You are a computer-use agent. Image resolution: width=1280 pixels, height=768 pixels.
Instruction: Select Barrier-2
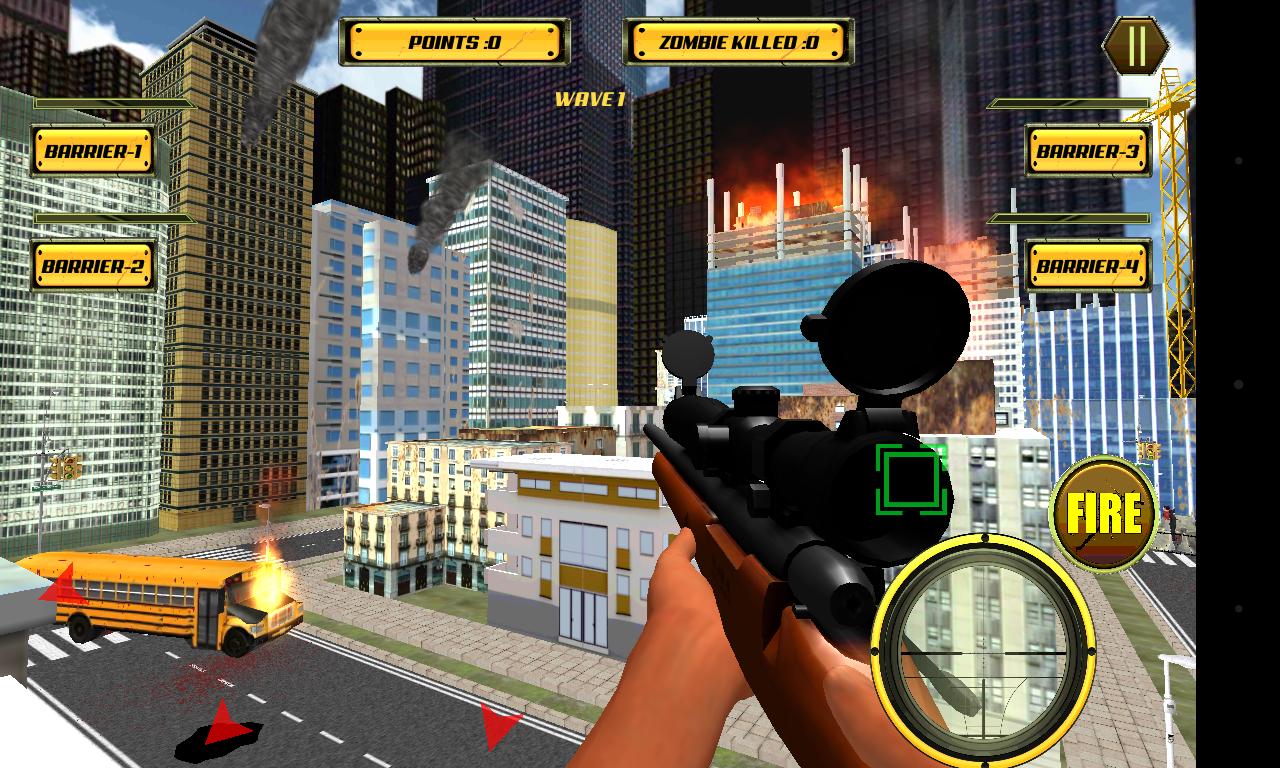92,266
